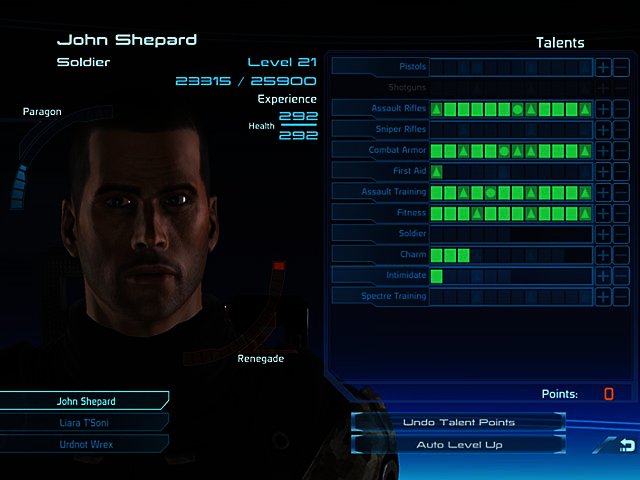The image size is (640, 480).
Task: Add a point to Pistols talent
Action: tap(603, 67)
